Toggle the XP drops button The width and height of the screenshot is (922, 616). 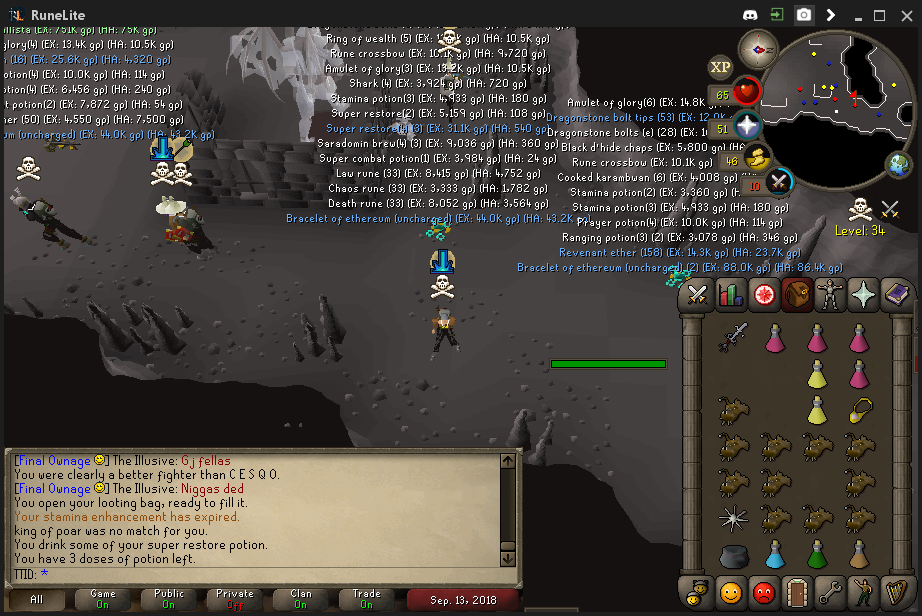(720, 67)
